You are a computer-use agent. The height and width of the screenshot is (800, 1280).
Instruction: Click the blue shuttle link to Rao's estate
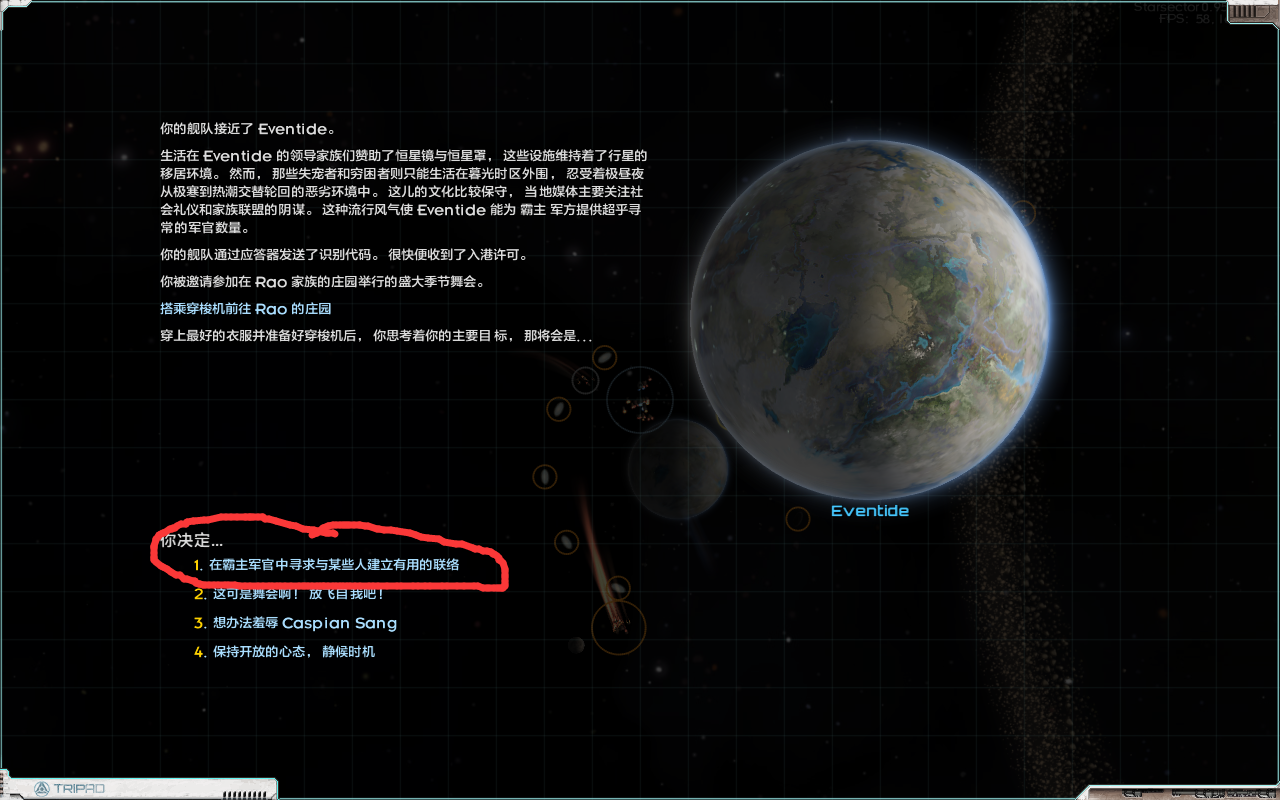coord(246,309)
